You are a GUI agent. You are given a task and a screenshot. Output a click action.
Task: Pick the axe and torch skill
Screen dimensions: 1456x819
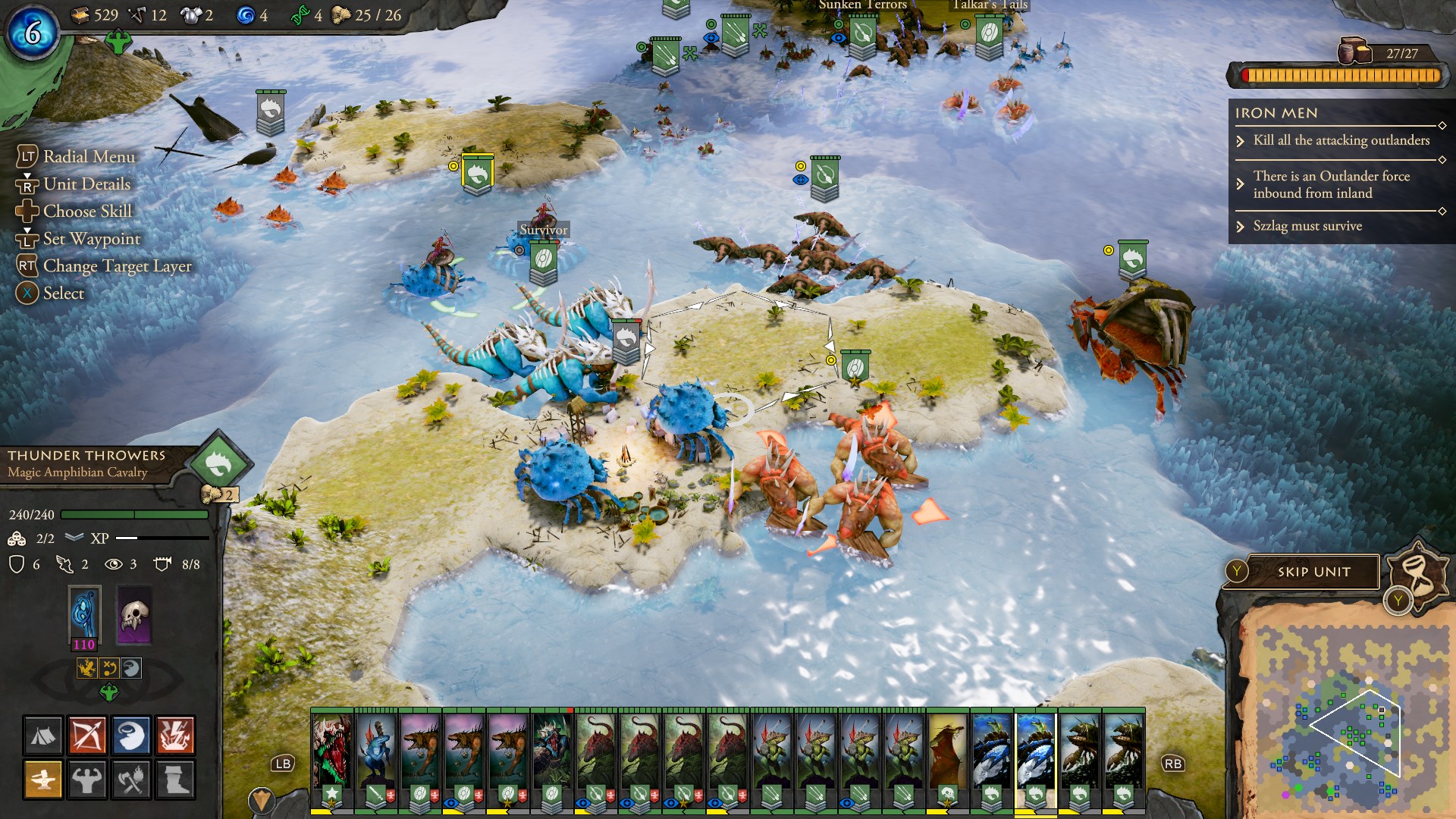131,780
